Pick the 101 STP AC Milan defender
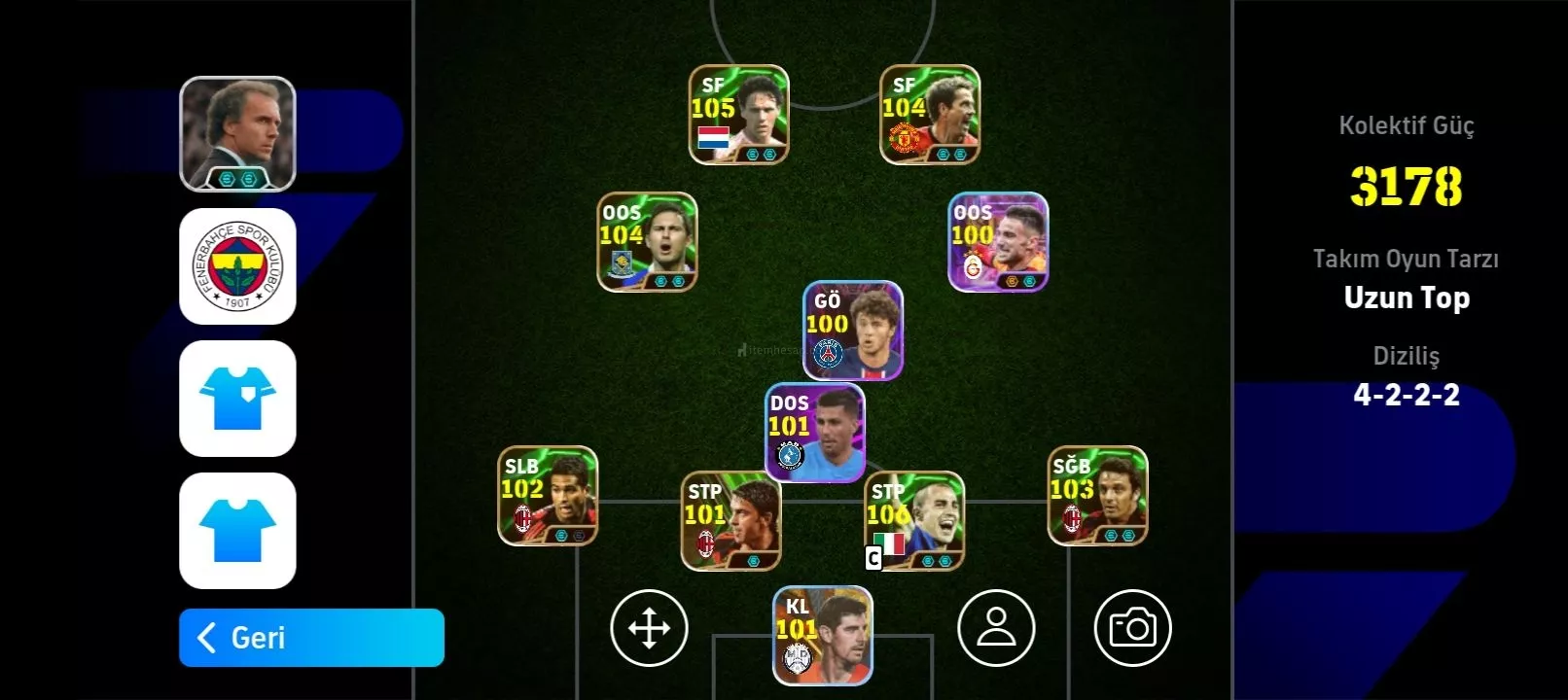This screenshot has width=1568, height=700. click(x=731, y=521)
